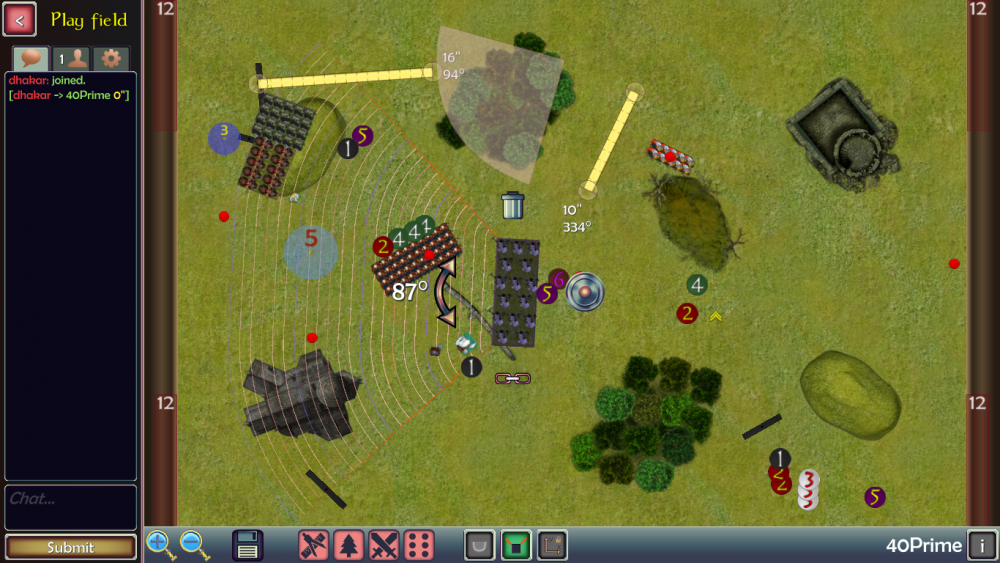This screenshot has width=1000, height=563.
Task: Click the square-outline toolbar button
Action: pos(552,545)
